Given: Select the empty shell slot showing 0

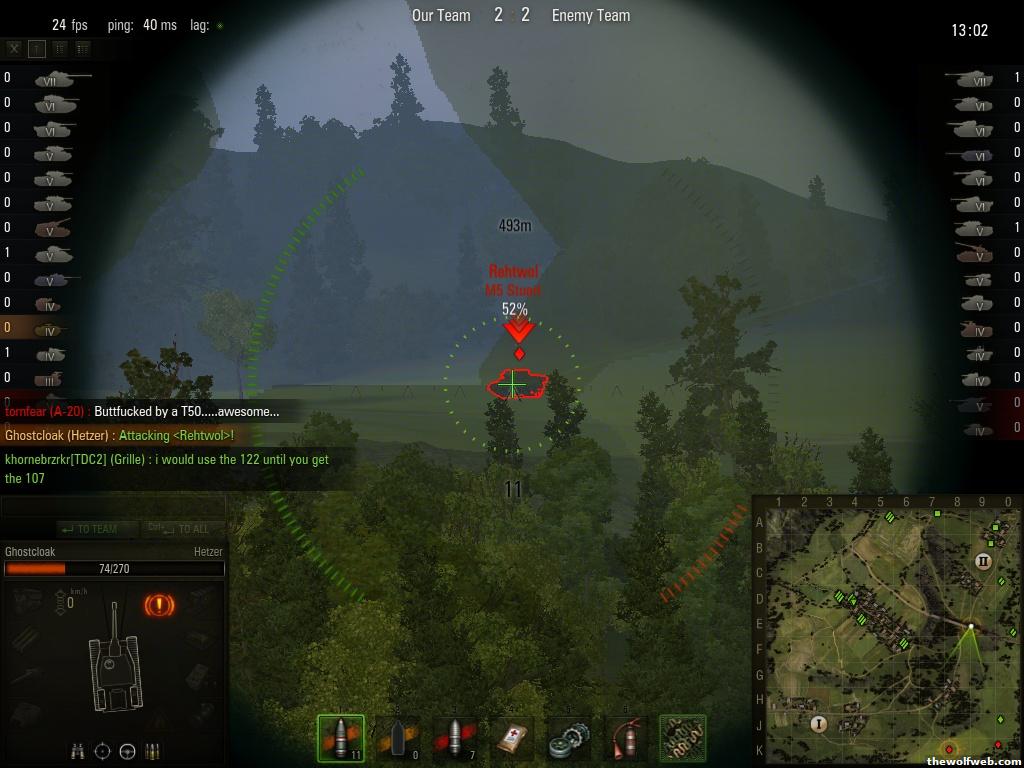Looking at the screenshot, I should [x=398, y=740].
